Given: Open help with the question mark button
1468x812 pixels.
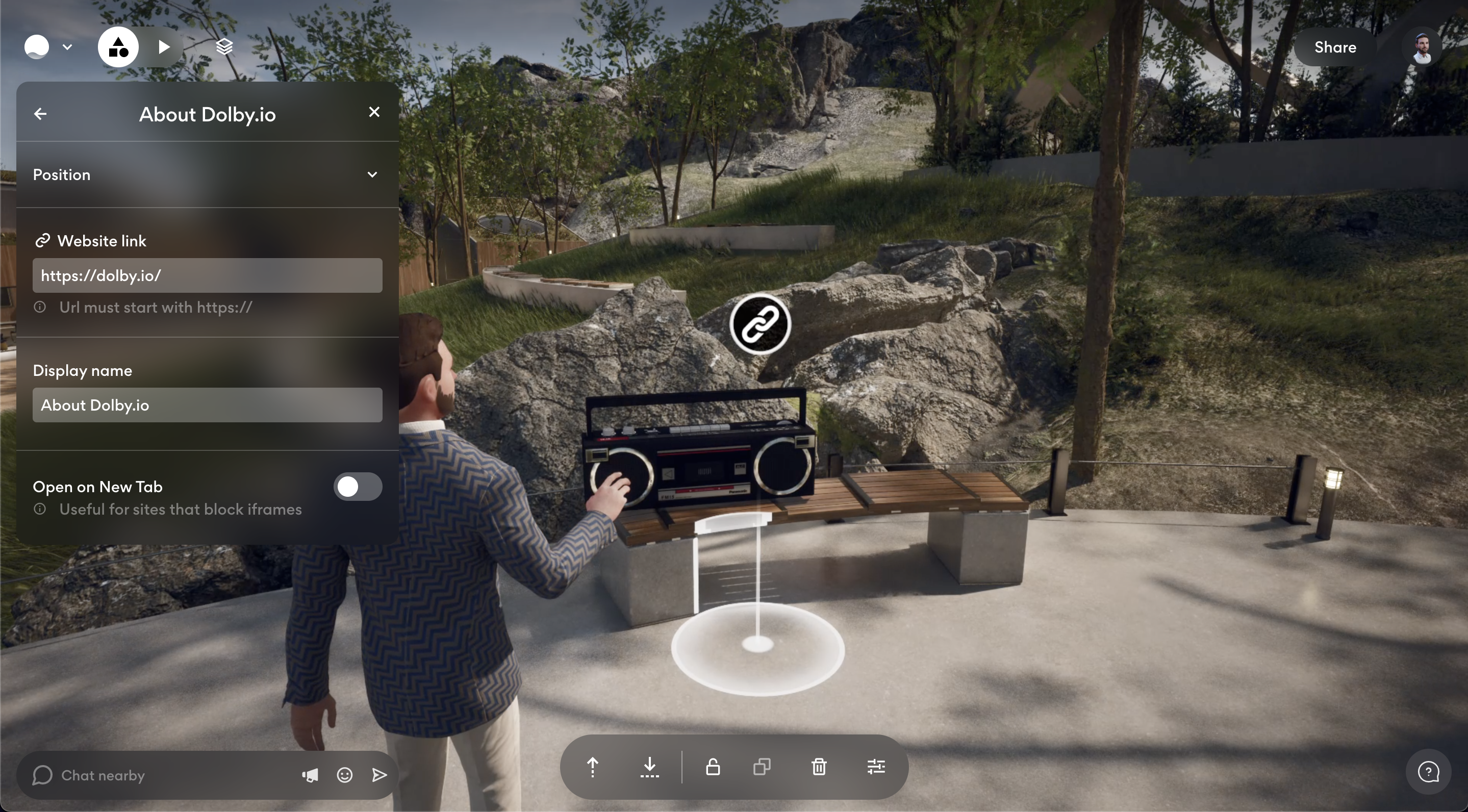Looking at the screenshot, I should click(x=1428, y=773).
